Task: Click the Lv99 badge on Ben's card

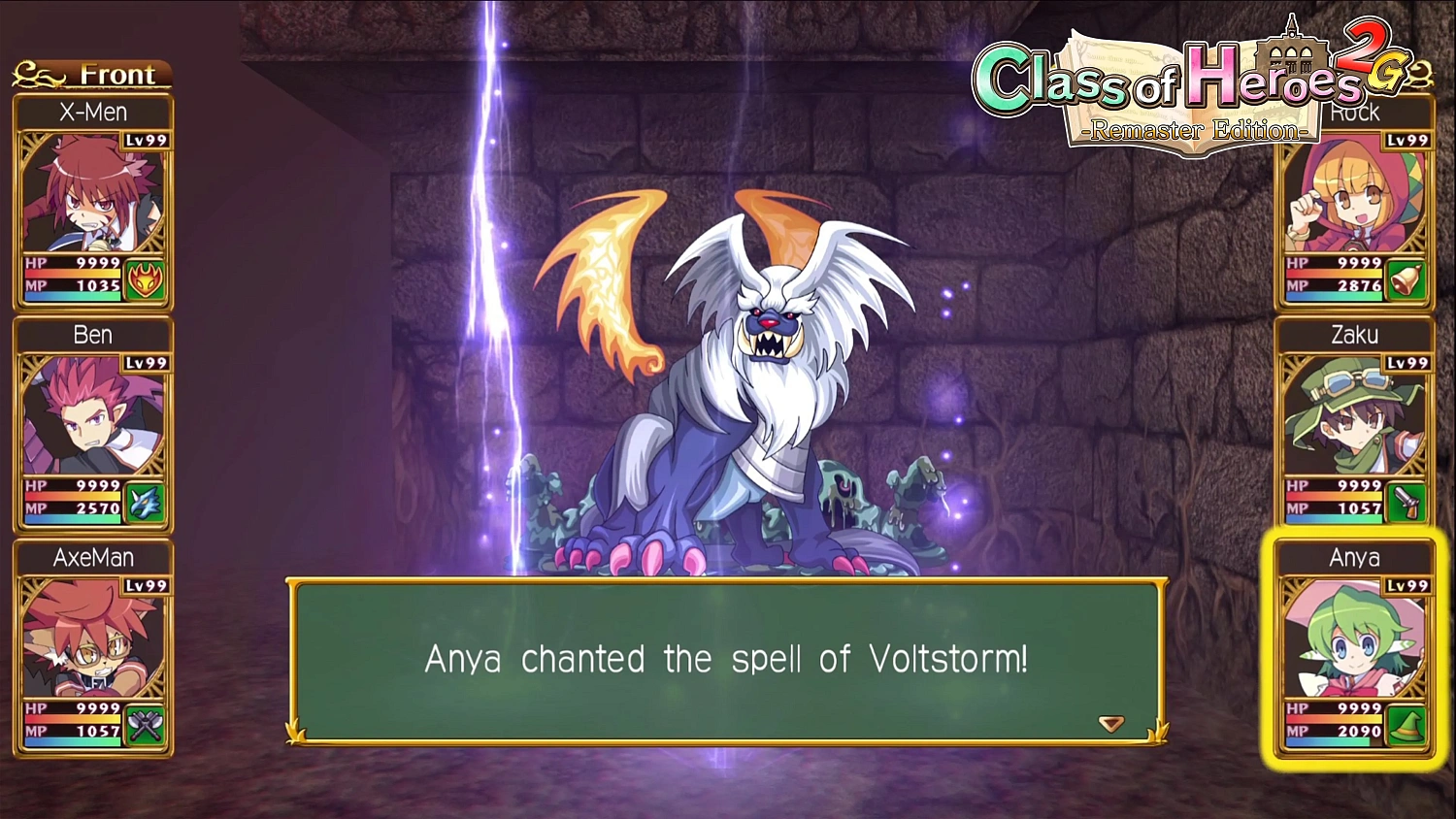Action: pyautogui.click(x=146, y=363)
